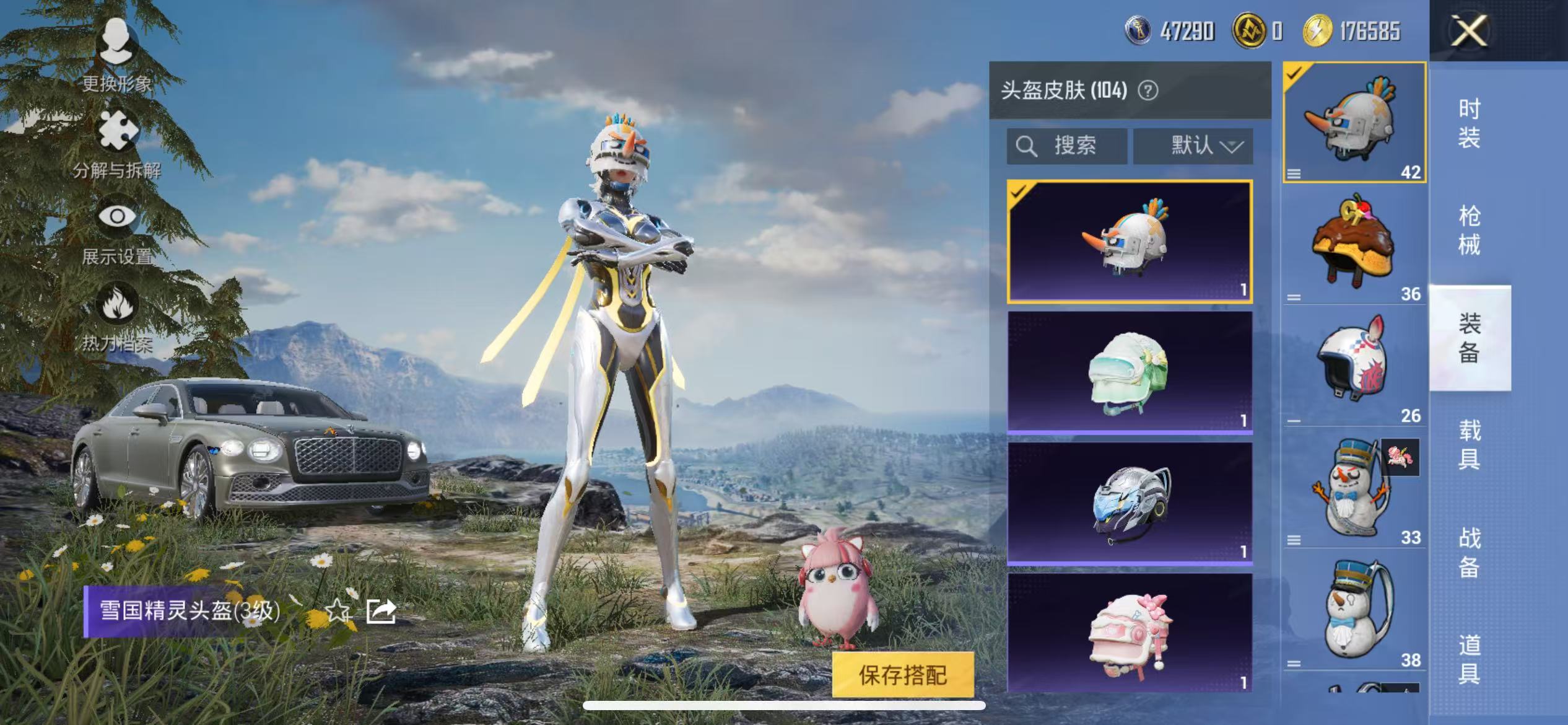Select the pink bow helmet skin
This screenshot has width=1568, height=725.
(x=1130, y=632)
